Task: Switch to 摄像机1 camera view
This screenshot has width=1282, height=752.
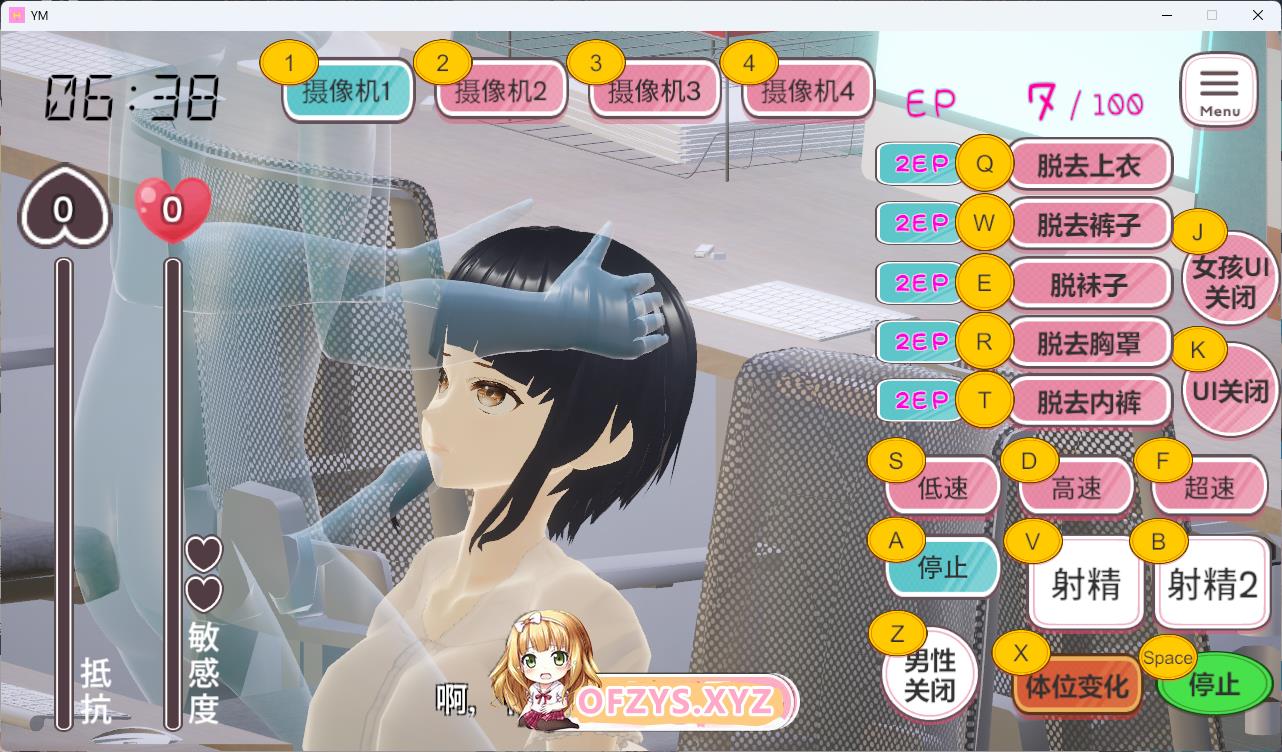Action: [349, 93]
